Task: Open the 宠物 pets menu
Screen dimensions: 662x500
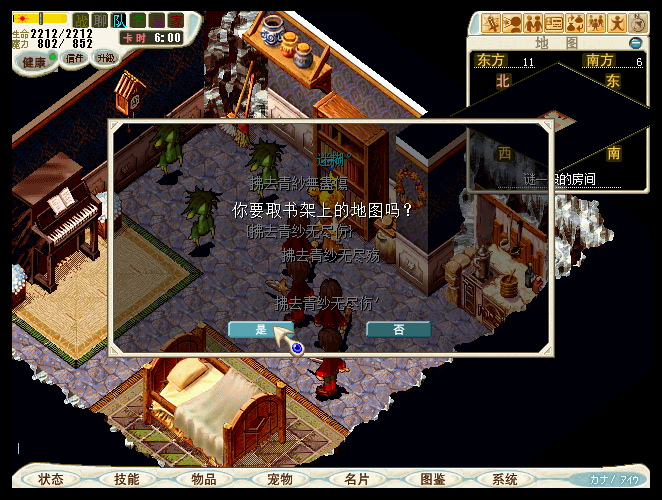Action: 280,479
